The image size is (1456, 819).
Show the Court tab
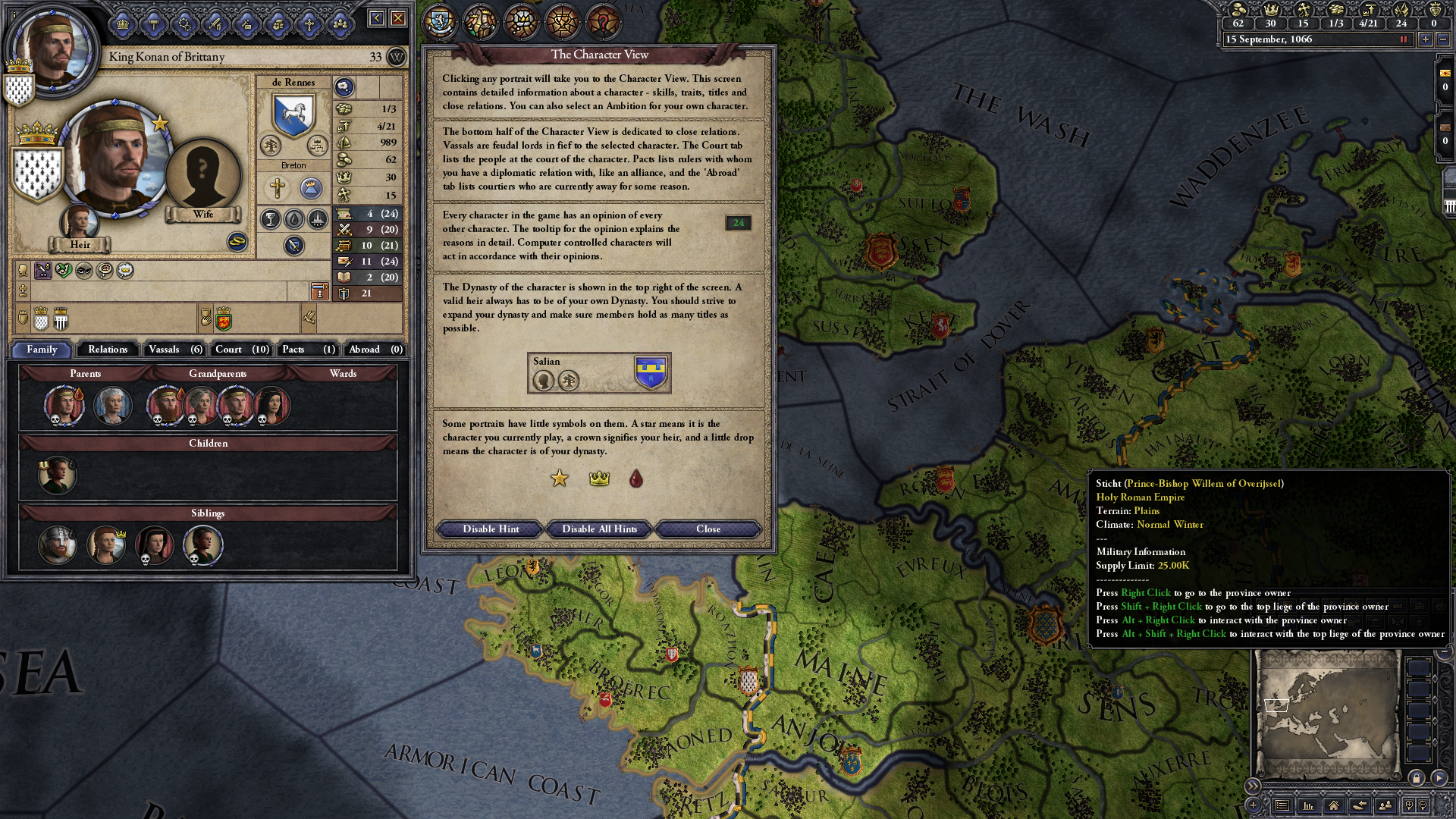pyautogui.click(x=241, y=350)
